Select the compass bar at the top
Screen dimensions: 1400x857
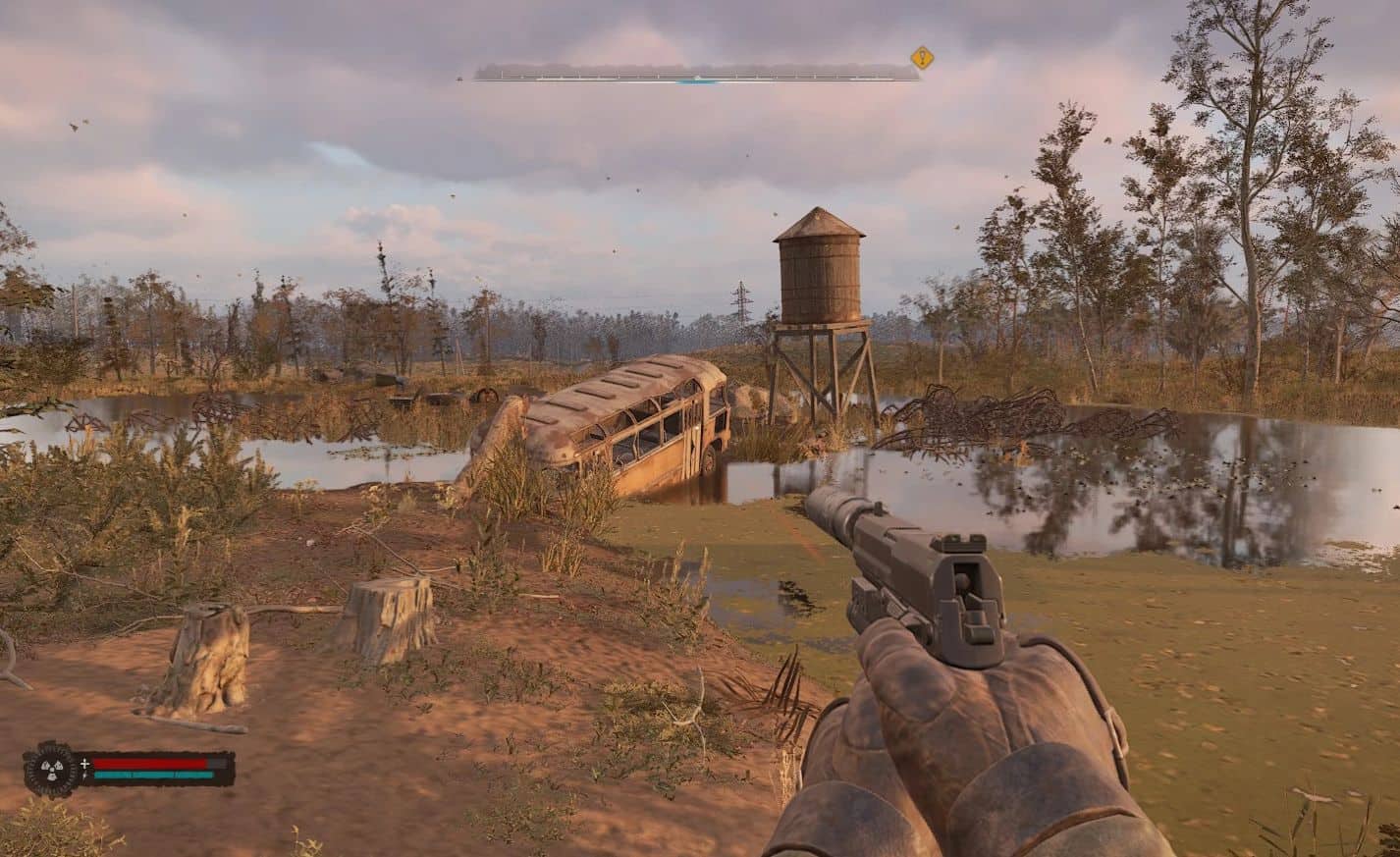coord(696,72)
